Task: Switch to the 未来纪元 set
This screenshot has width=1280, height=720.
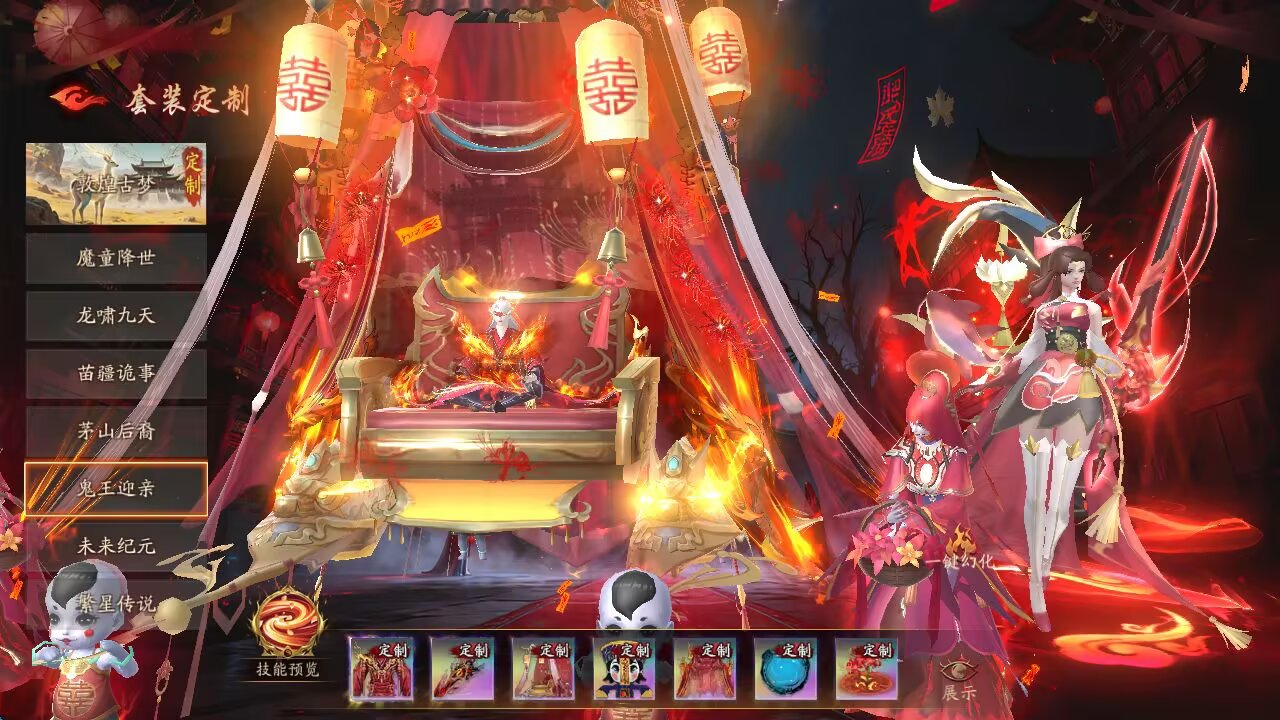Action: (116, 547)
